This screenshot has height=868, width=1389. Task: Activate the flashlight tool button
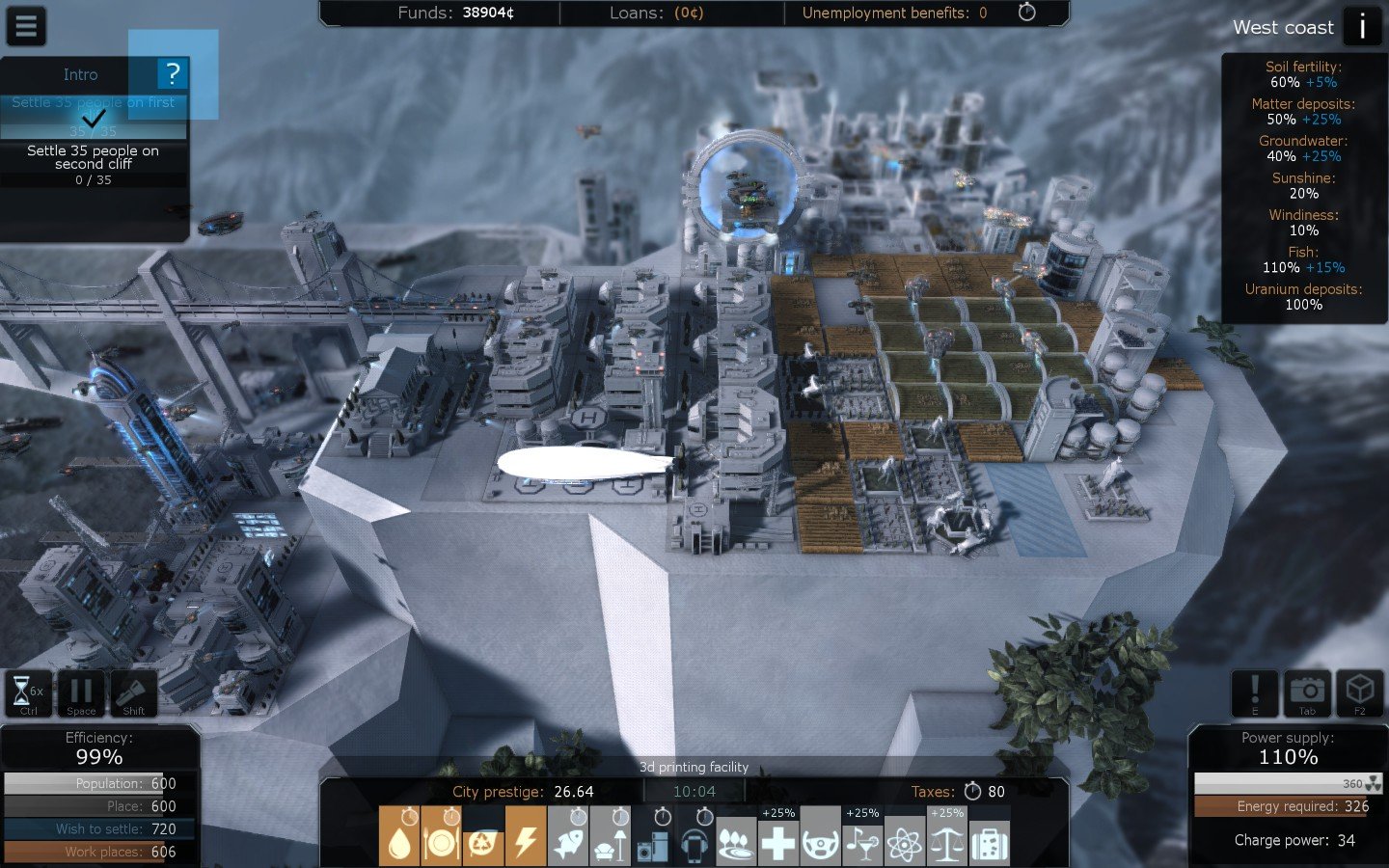(x=133, y=693)
